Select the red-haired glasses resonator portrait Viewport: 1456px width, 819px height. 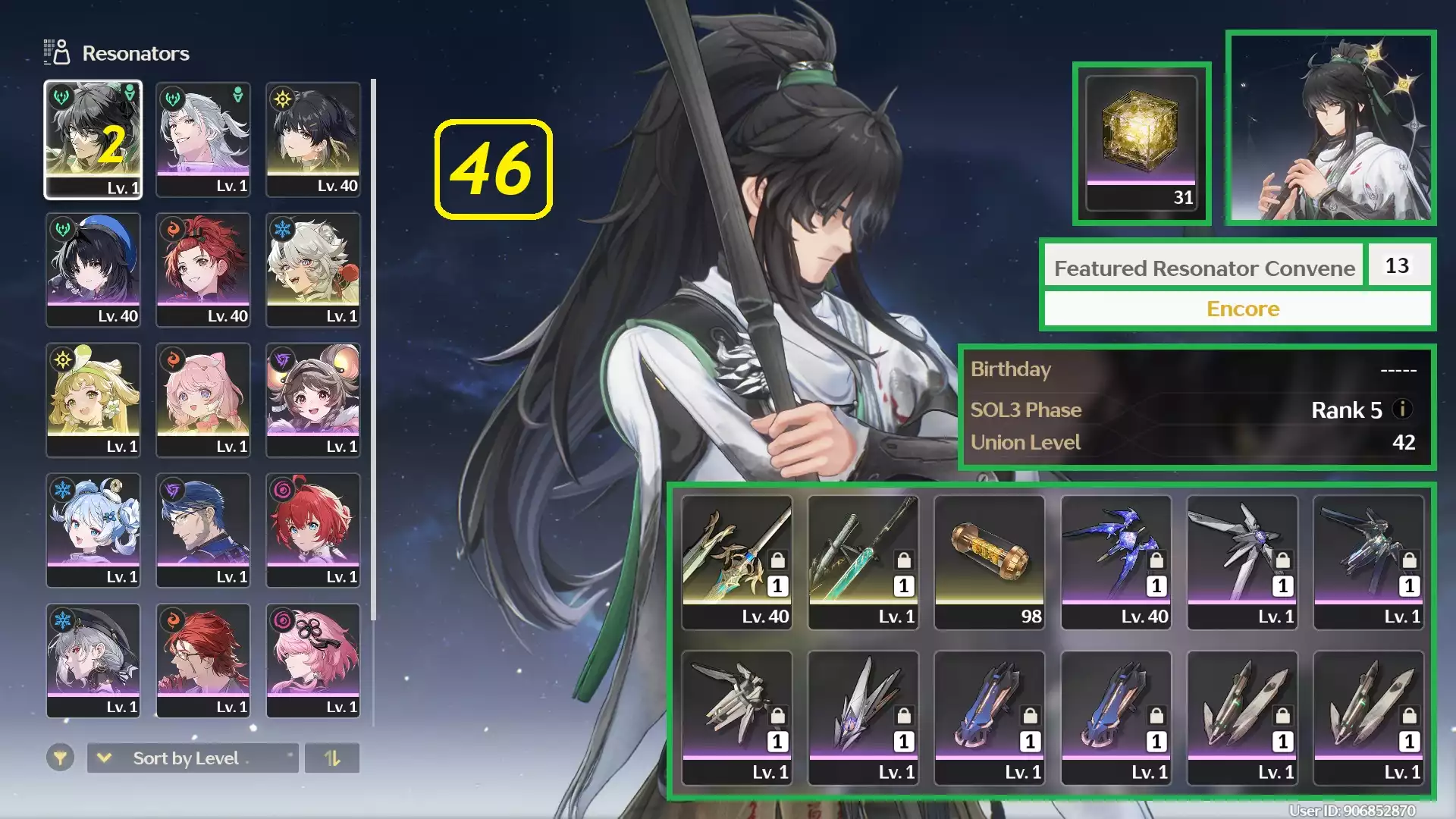(x=202, y=661)
